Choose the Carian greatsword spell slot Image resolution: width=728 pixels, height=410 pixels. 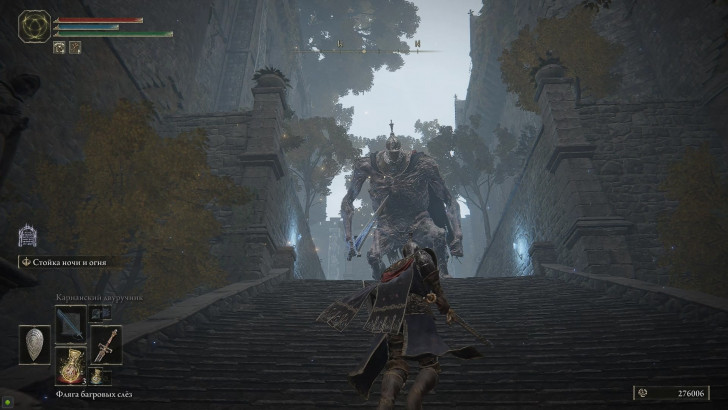(x=70, y=323)
